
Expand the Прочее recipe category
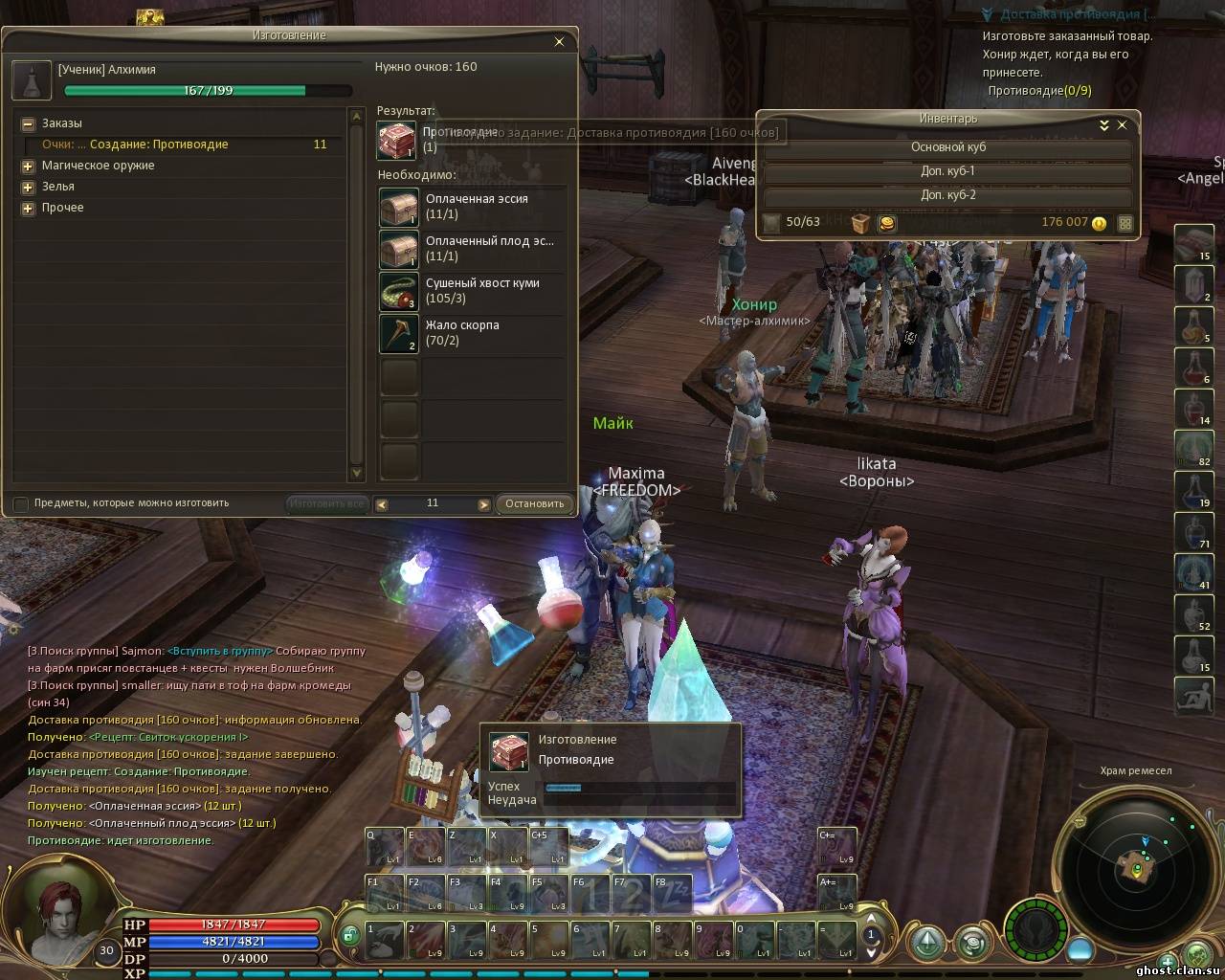[x=28, y=209]
